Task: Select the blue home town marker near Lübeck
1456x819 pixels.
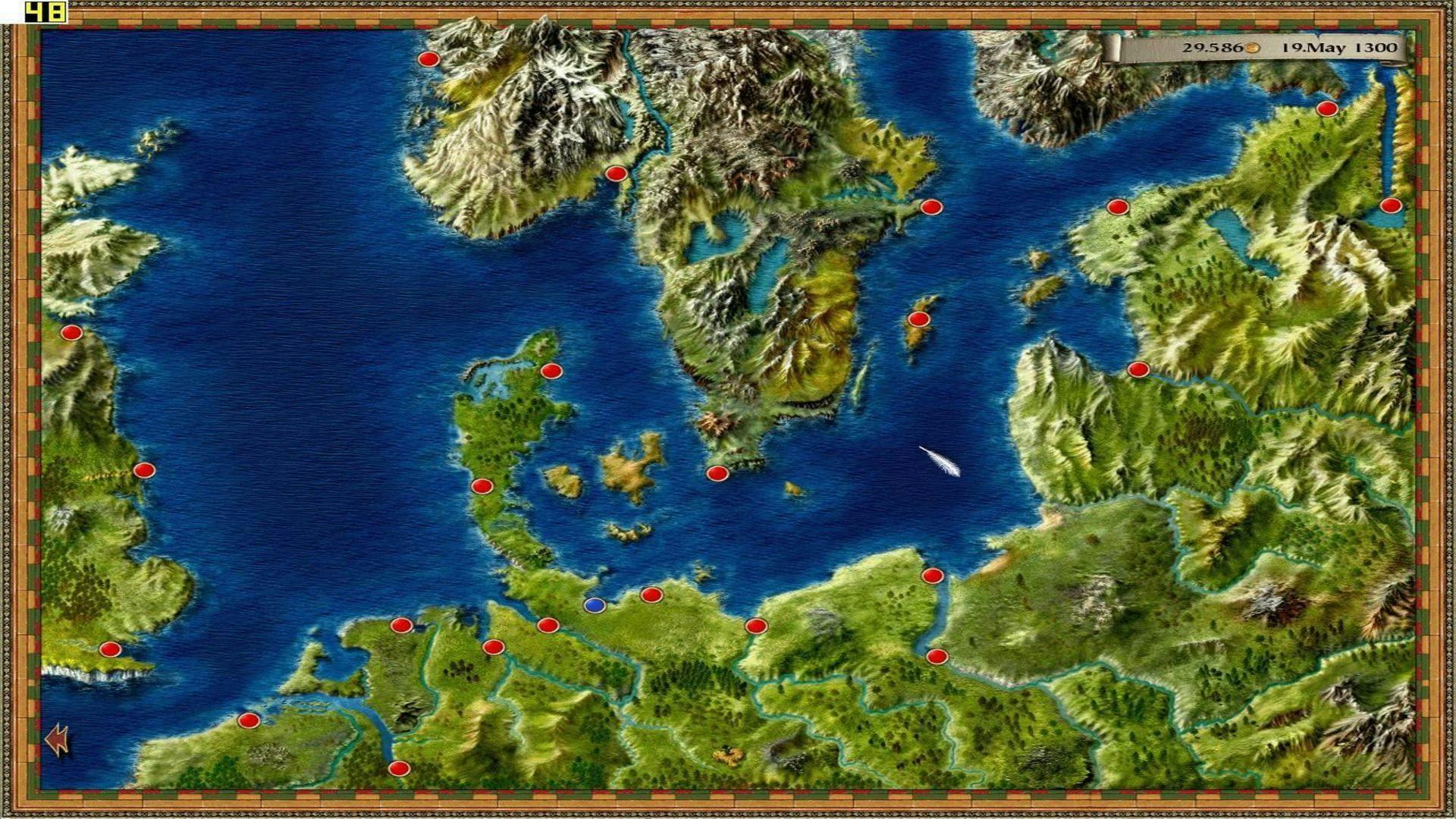Action: 595,604
